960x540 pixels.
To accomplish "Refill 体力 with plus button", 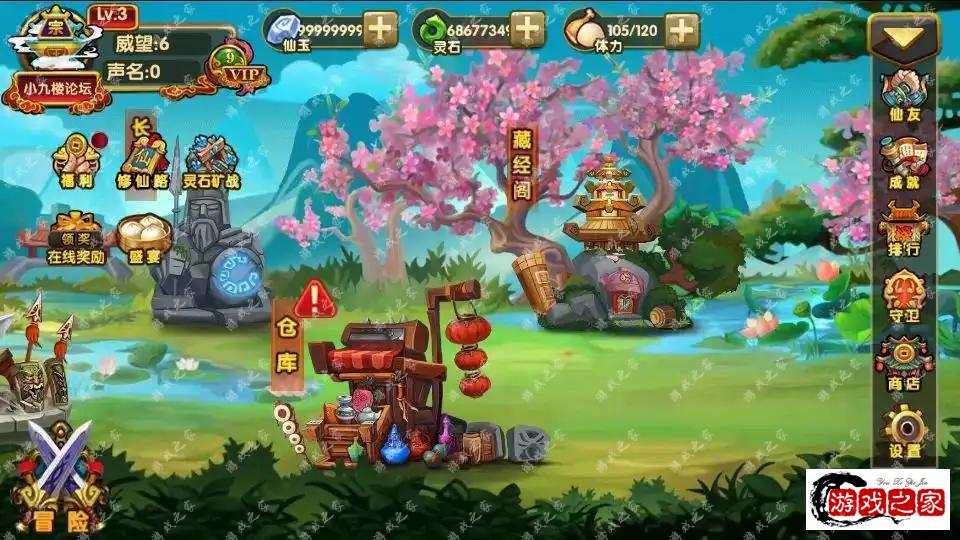I will point(682,29).
